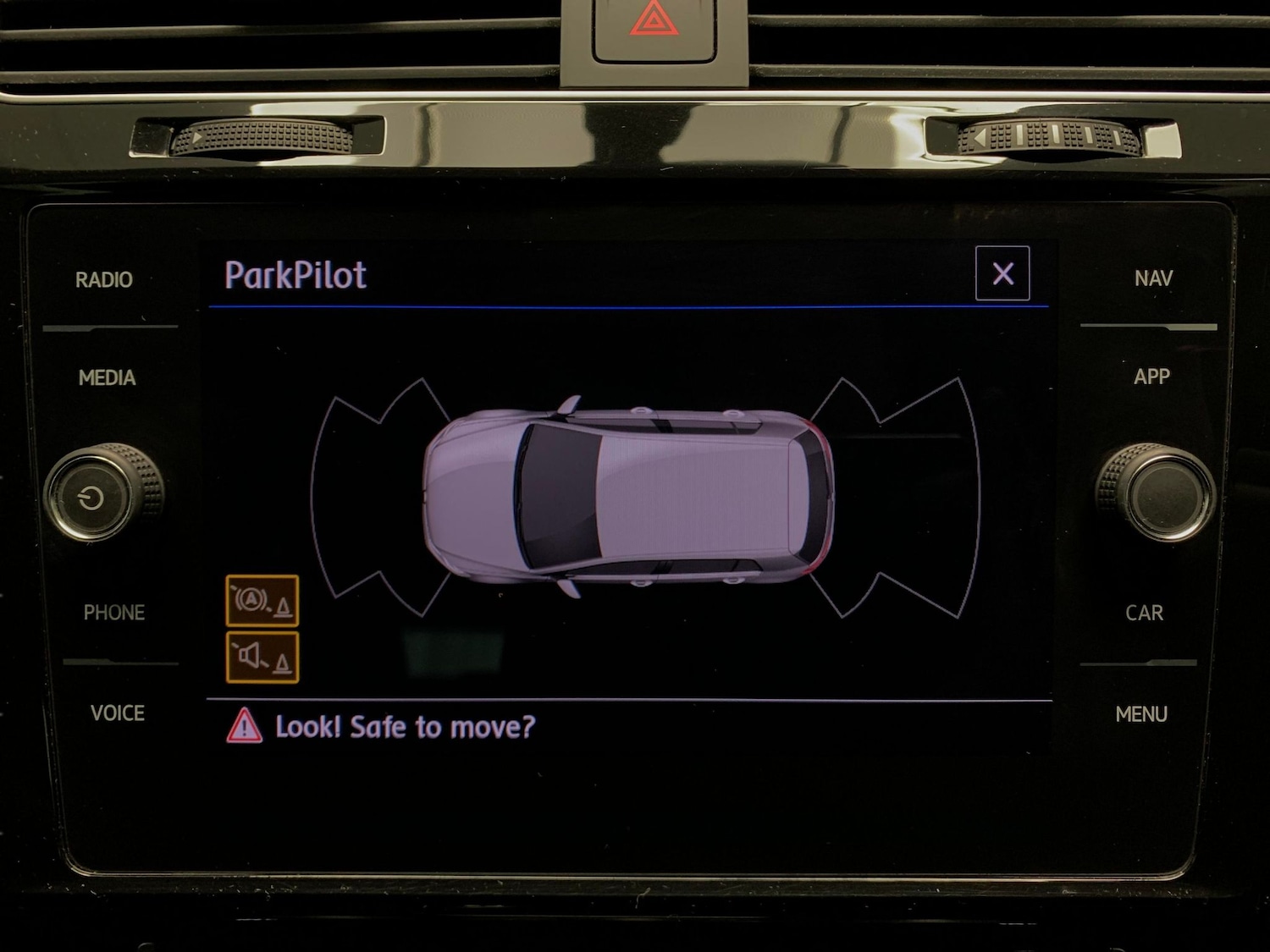Image resolution: width=1270 pixels, height=952 pixels.
Task: Open the MEDIA source screen
Action: [108, 378]
